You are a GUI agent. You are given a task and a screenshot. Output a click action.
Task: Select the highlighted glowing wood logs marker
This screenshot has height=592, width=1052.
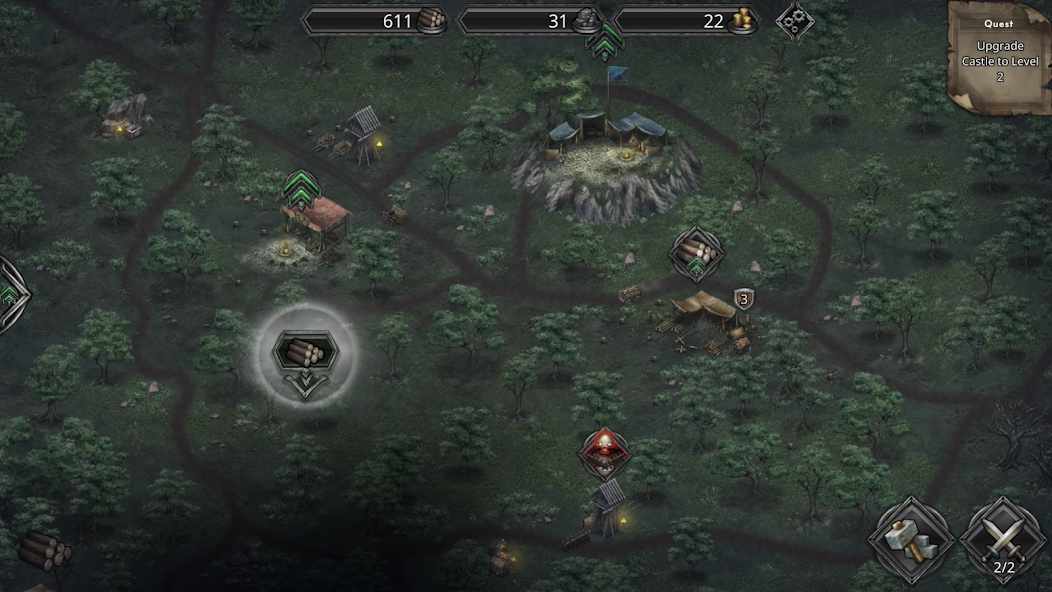(304, 351)
